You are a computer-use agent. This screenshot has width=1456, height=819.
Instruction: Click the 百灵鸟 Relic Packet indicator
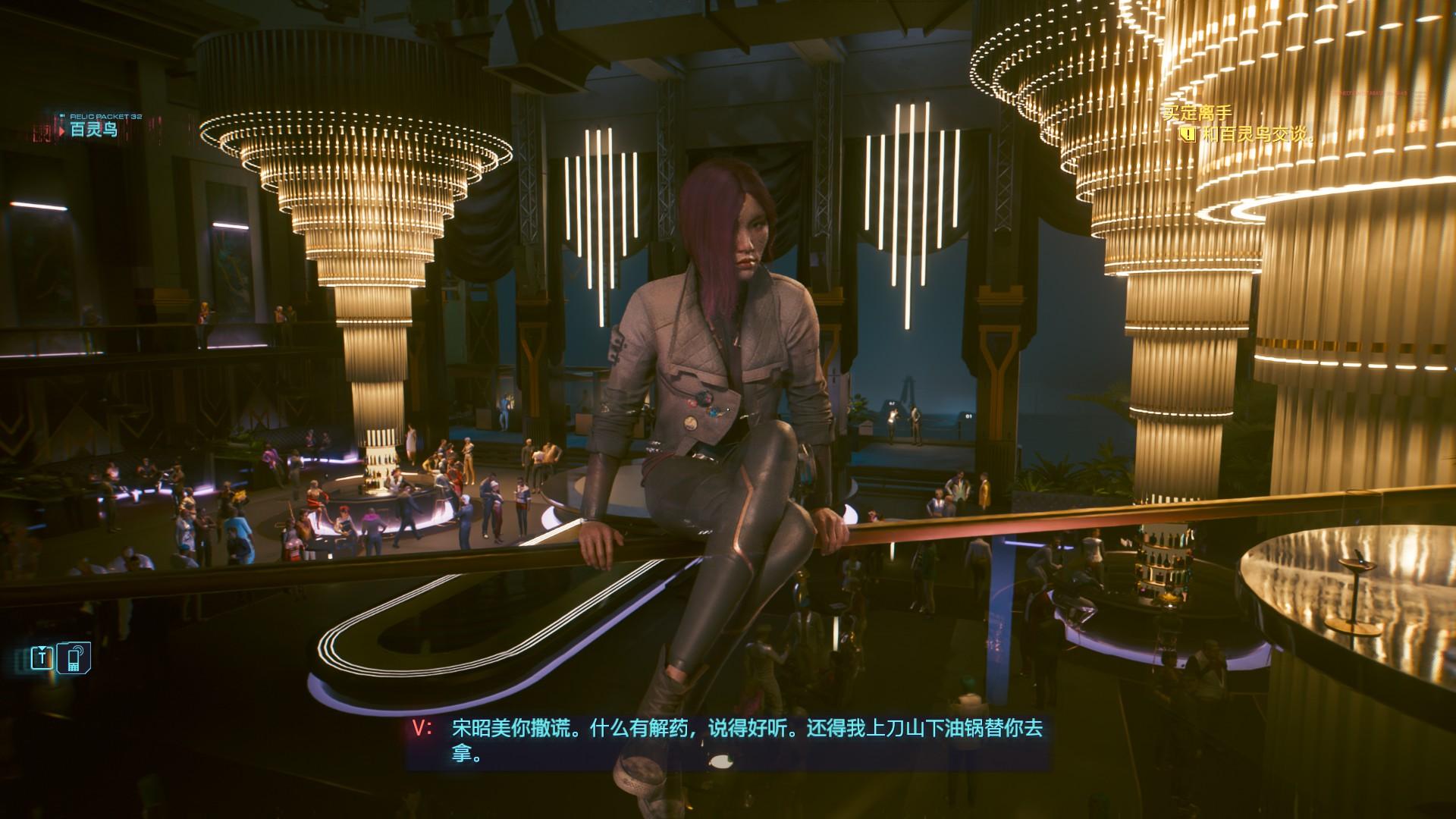click(x=93, y=130)
